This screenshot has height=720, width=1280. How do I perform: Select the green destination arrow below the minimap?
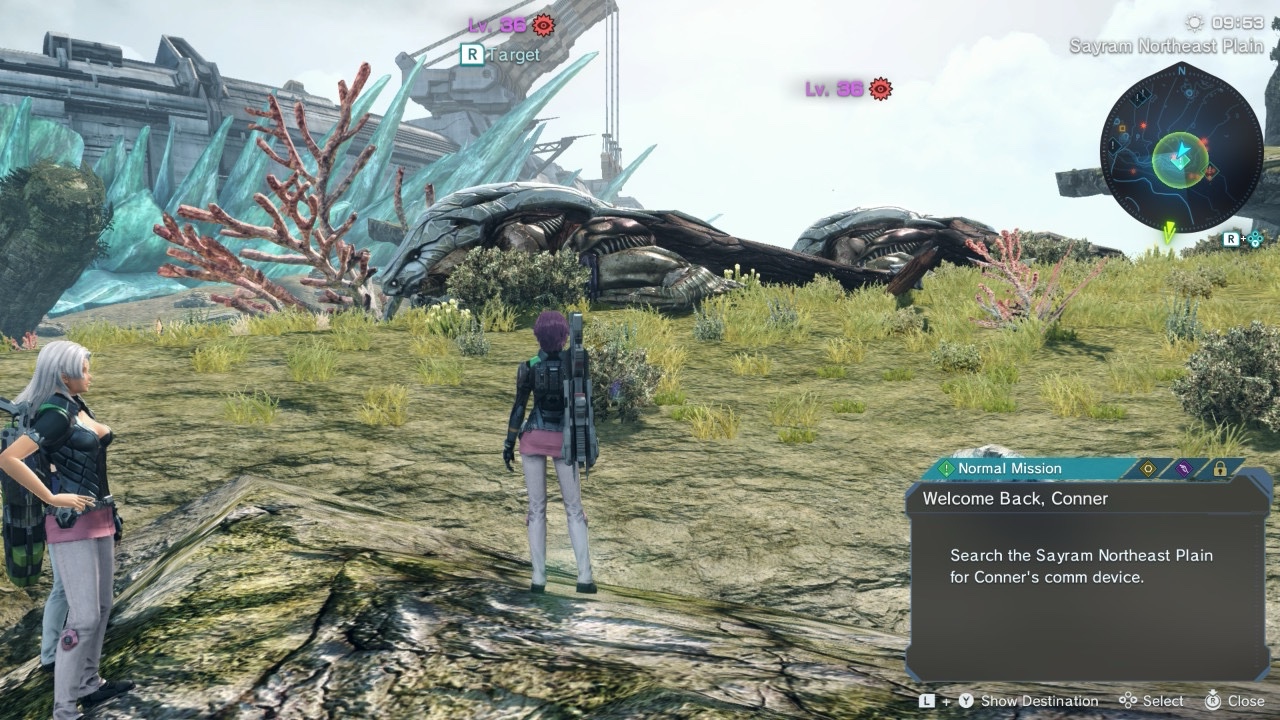click(x=1168, y=233)
